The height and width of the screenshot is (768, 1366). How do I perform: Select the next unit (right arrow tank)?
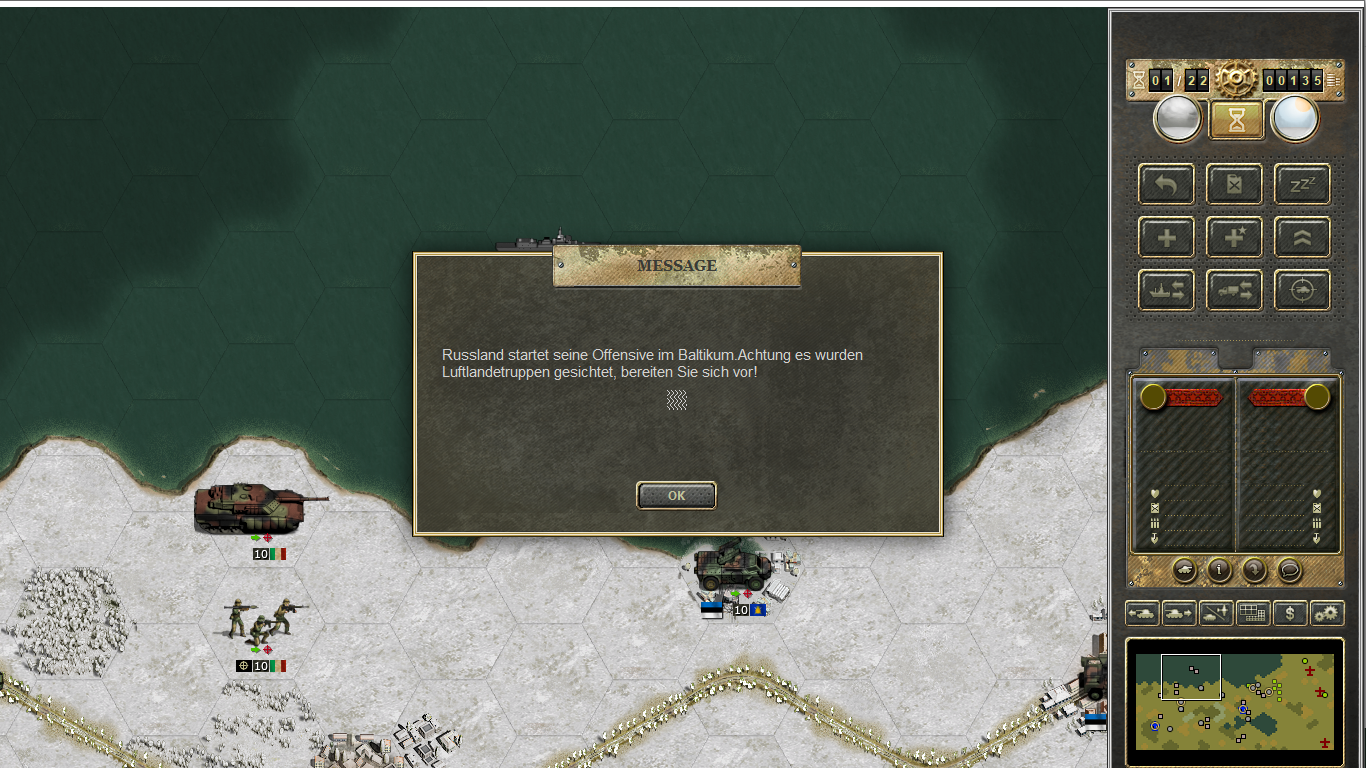[1178, 613]
